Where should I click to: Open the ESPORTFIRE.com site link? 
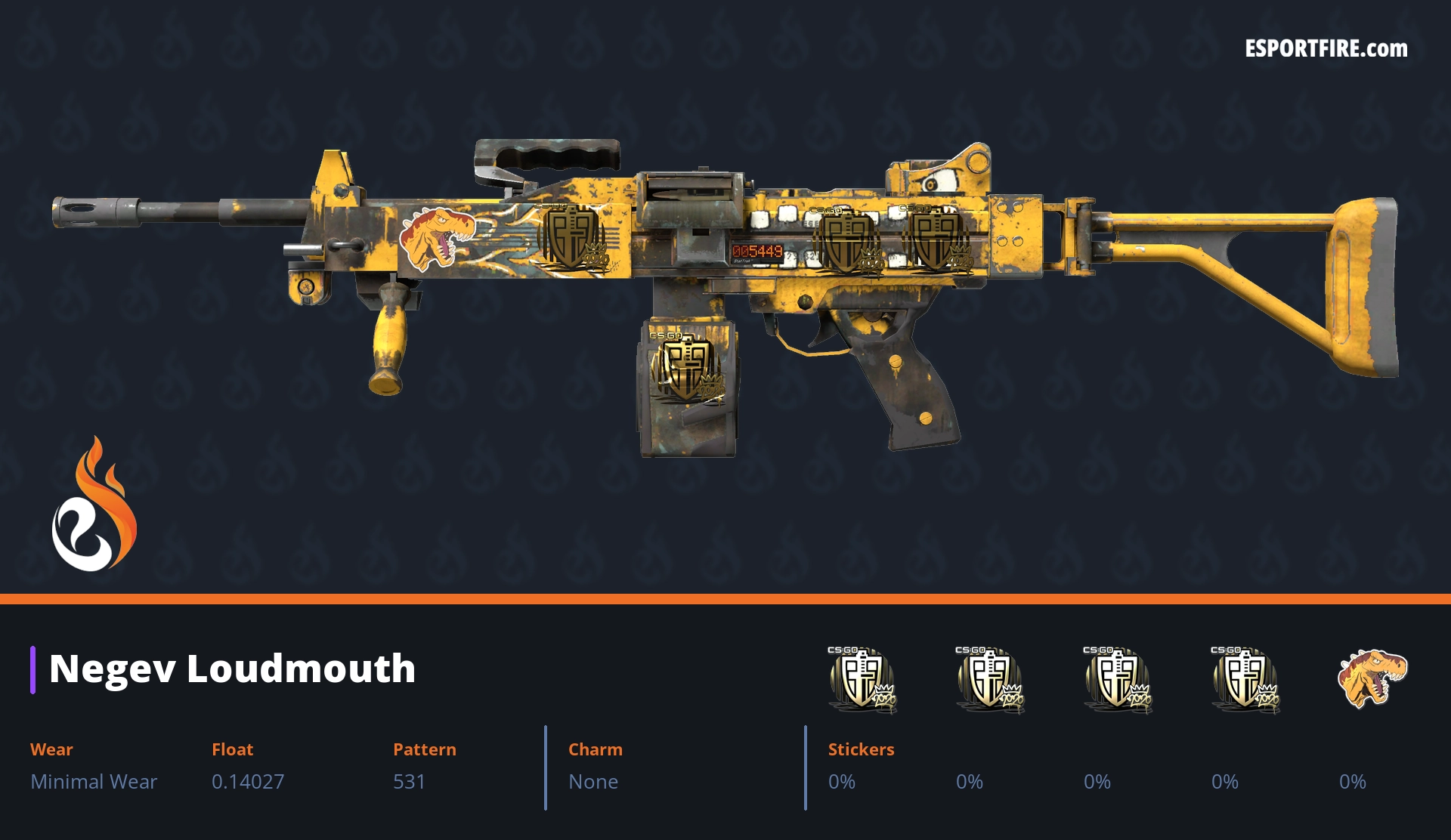pyautogui.click(x=1326, y=49)
